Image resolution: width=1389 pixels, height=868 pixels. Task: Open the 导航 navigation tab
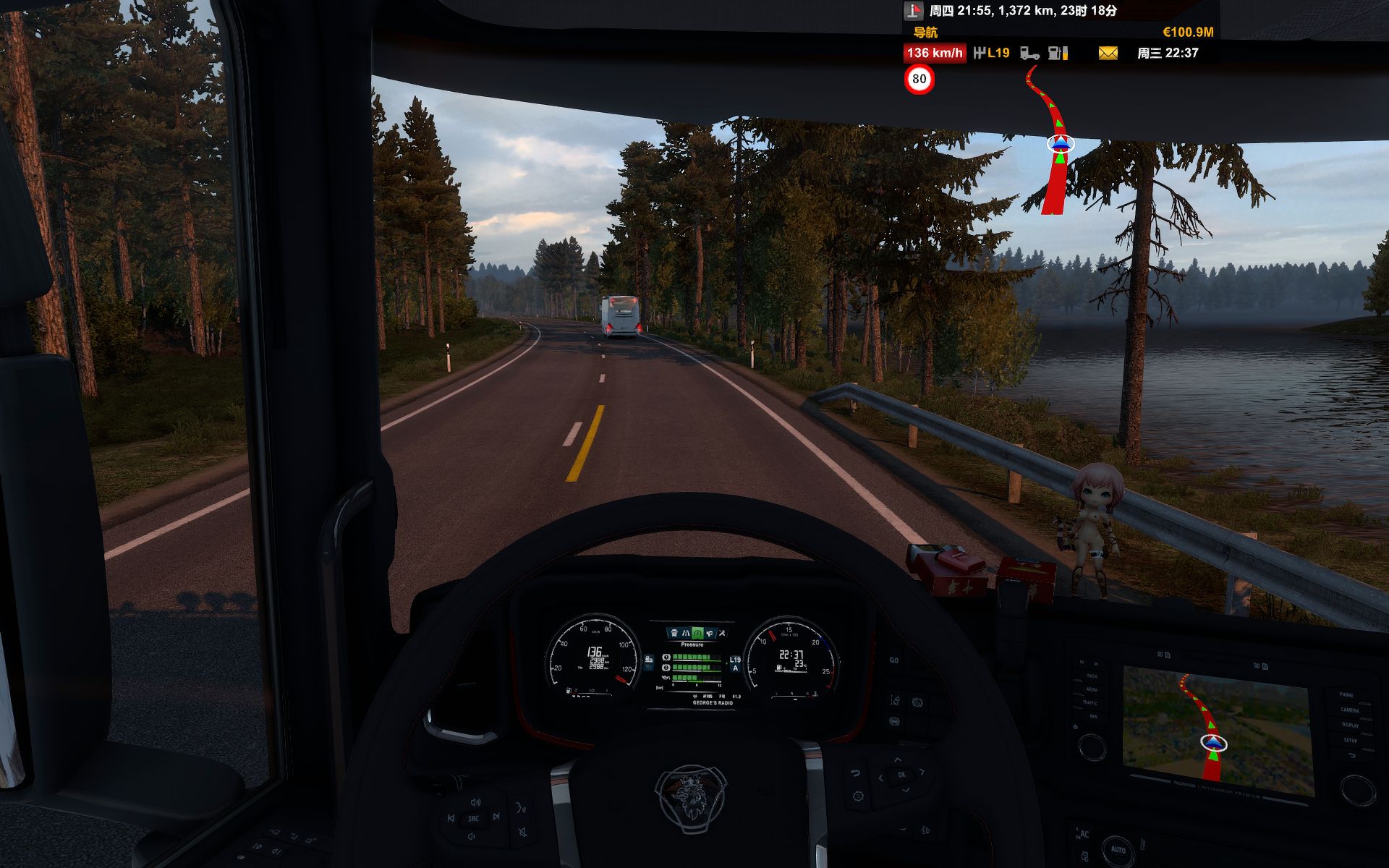pyautogui.click(x=925, y=33)
